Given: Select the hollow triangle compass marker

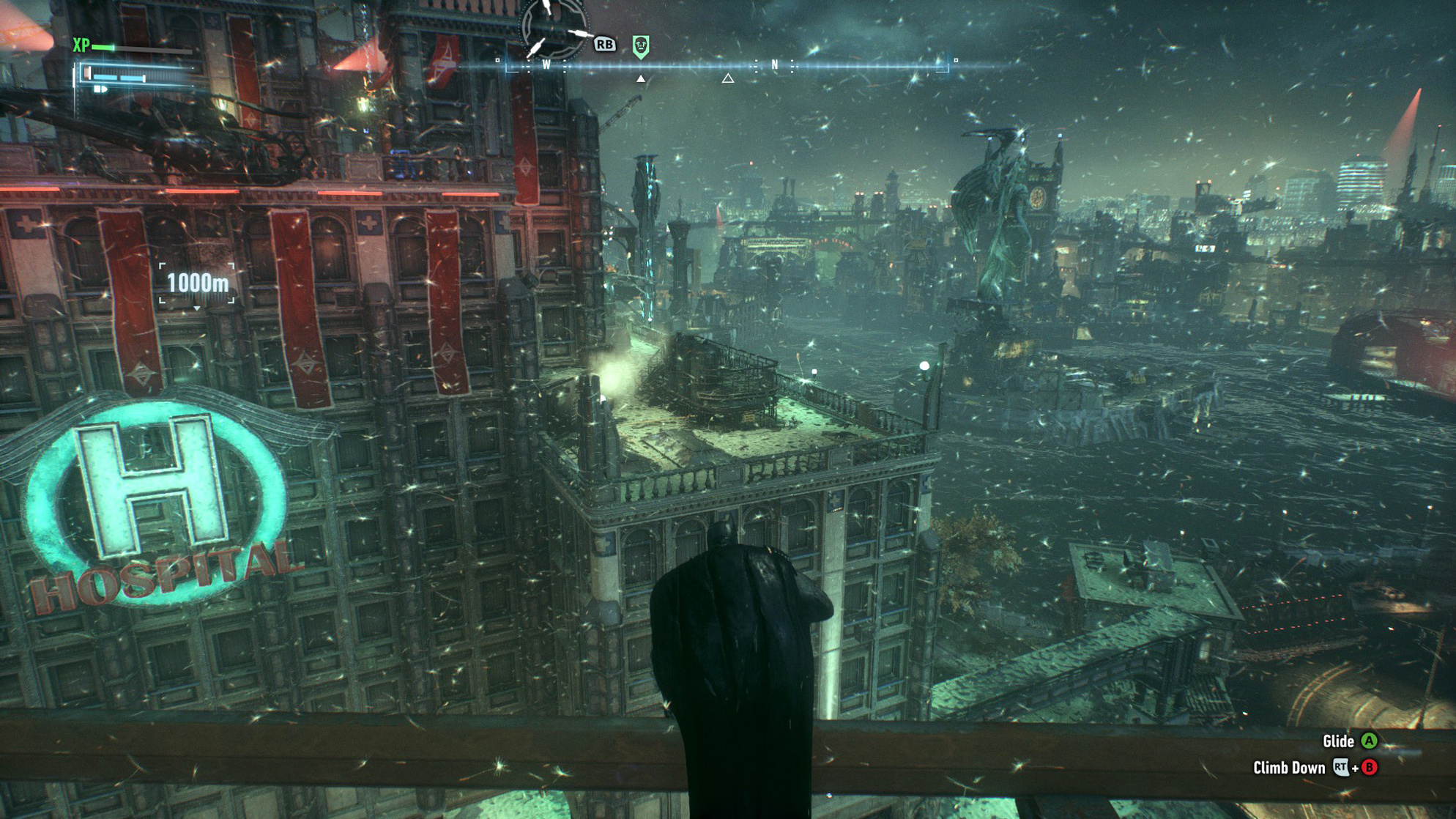Looking at the screenshot, I should [x=728, y=78].
